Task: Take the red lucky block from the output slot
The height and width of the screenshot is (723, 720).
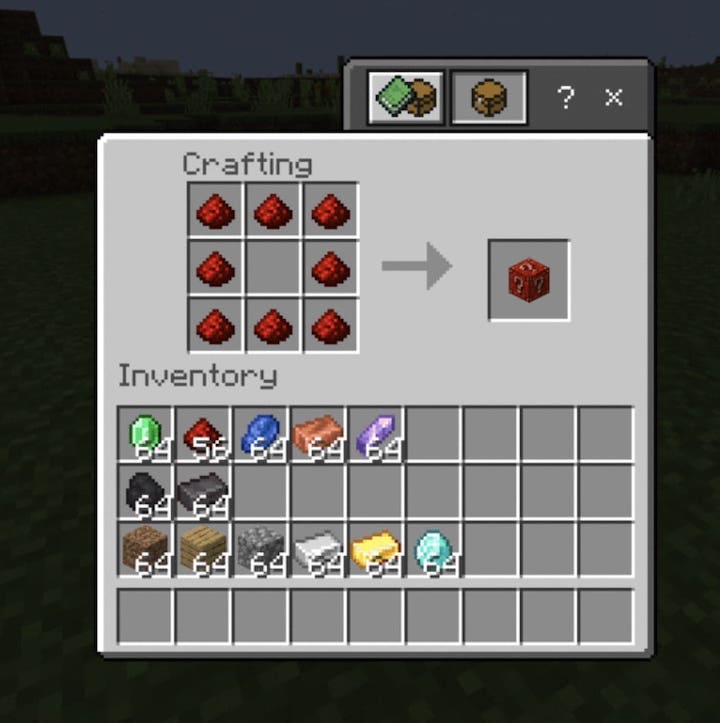Action: (x=529, y=281)
